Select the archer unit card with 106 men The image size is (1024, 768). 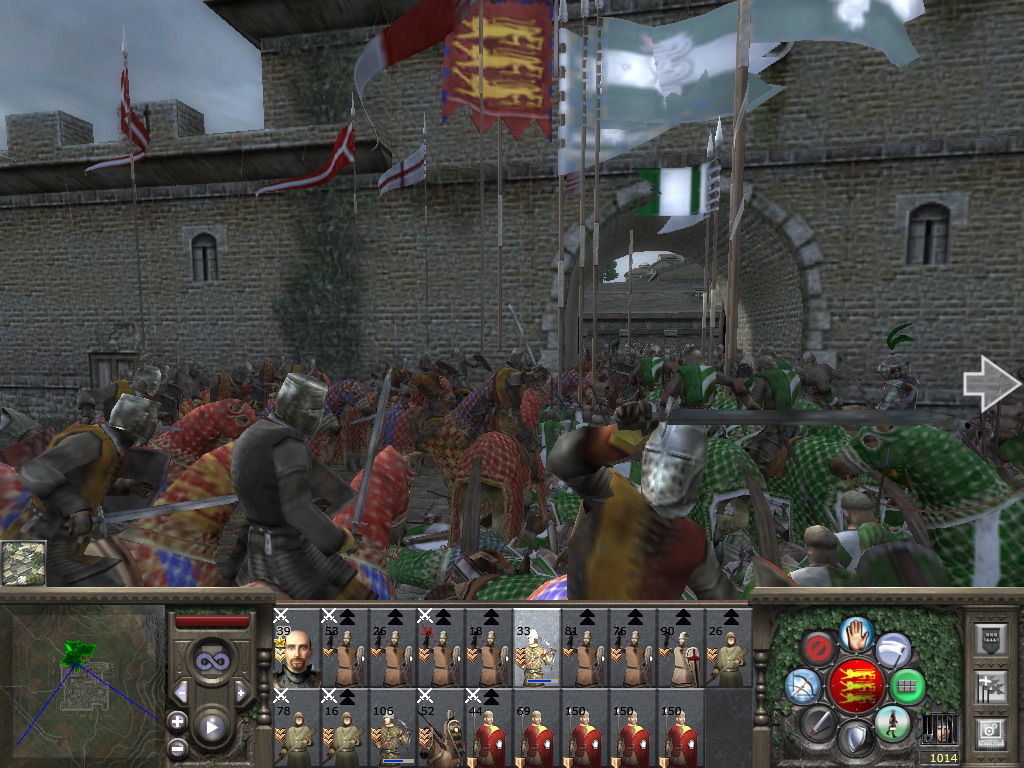[392, 728]
